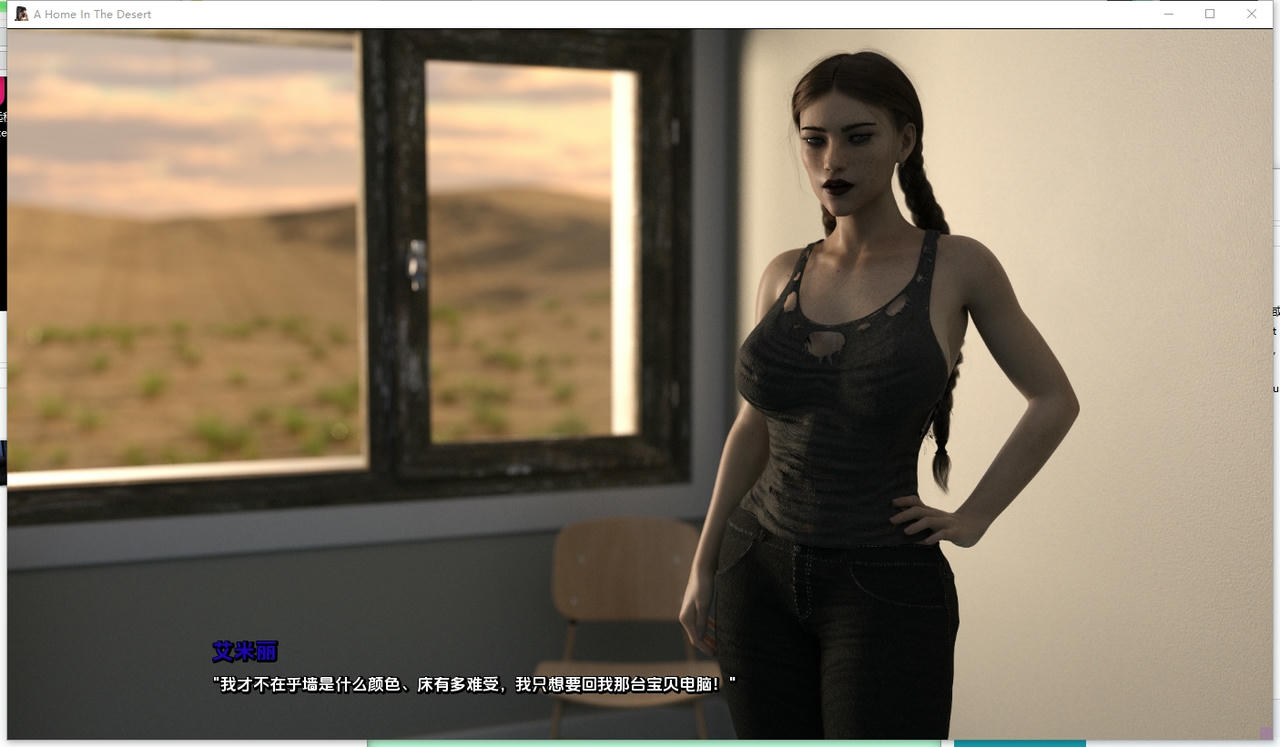Minimize the game window
The width and height of the screenshot is (1280, 747).
pos(1169,14)
